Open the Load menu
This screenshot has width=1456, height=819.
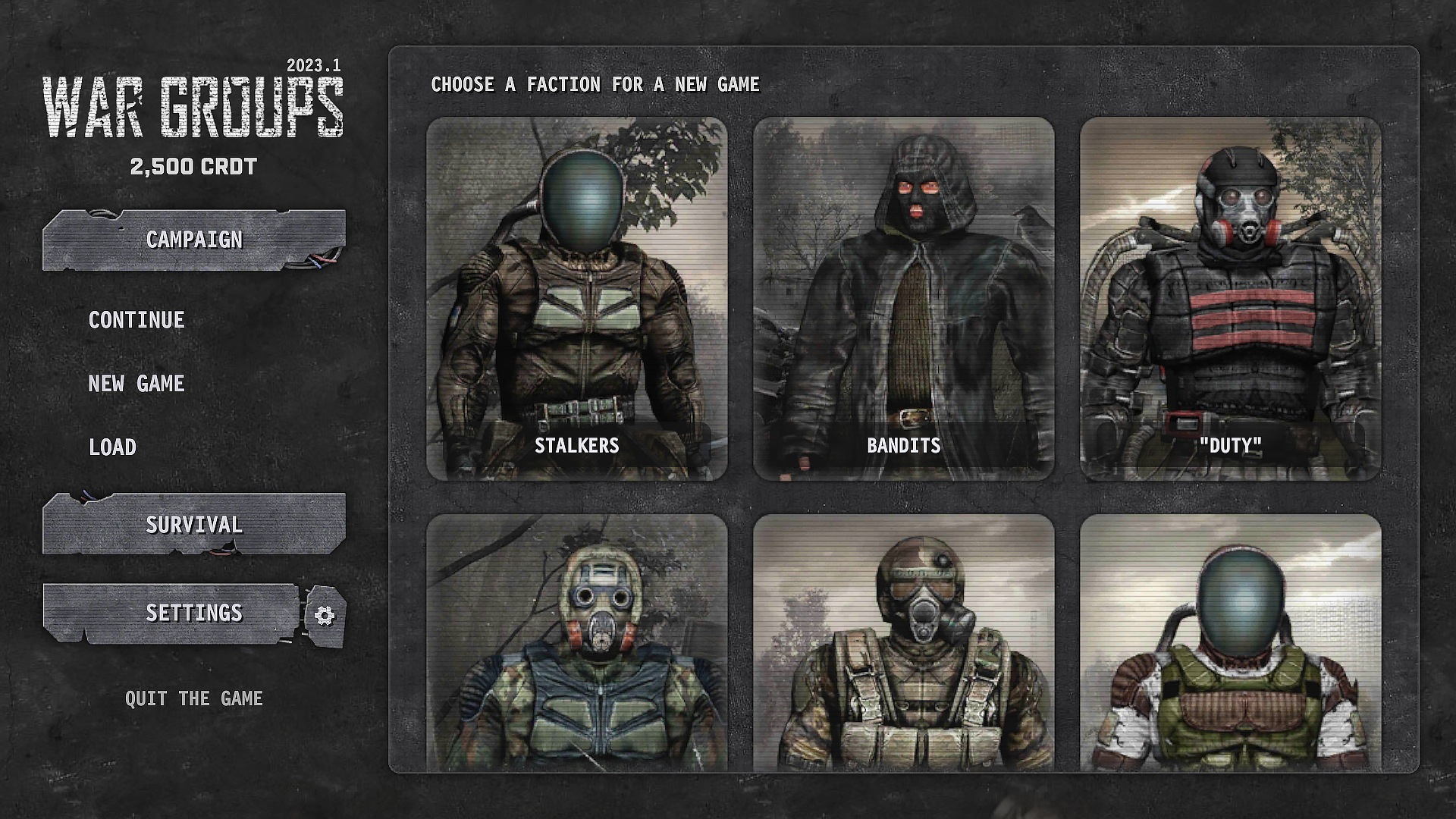point(113,447)
